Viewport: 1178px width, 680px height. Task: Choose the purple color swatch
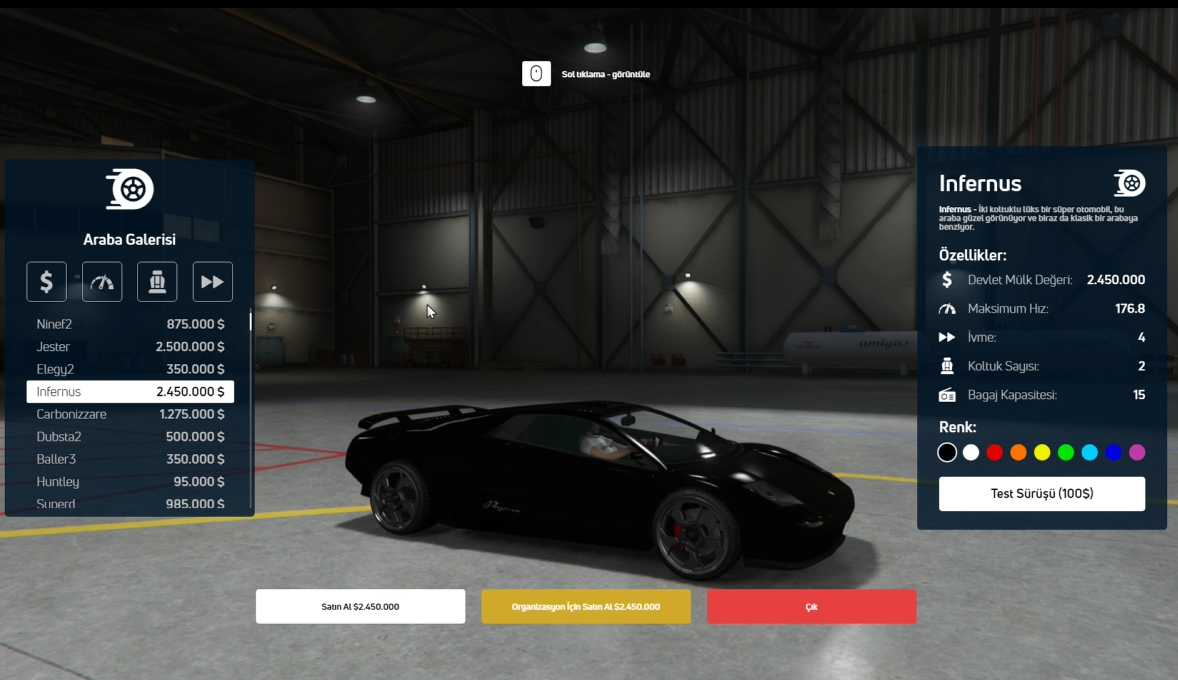1137,453
